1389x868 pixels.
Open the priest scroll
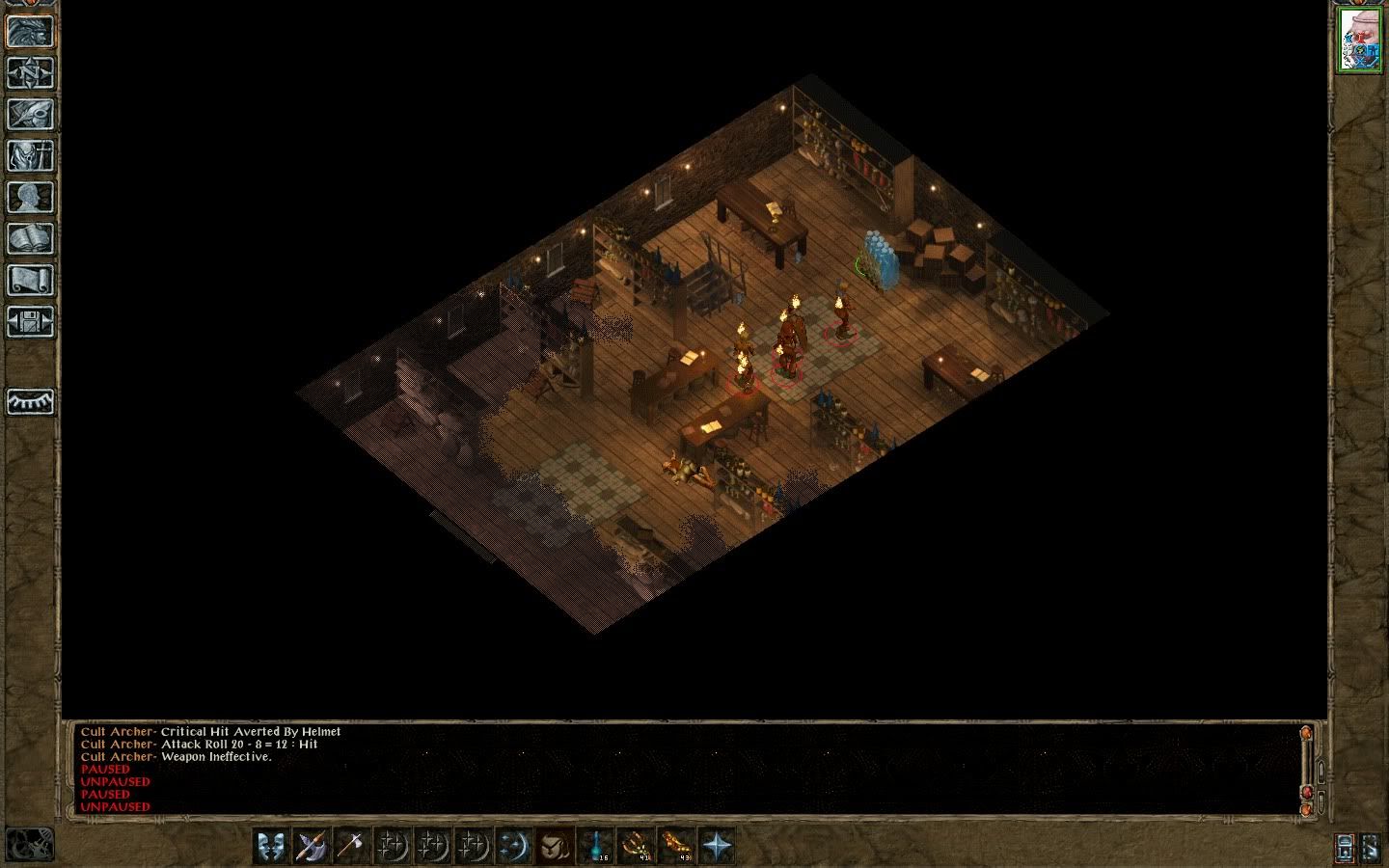pyautogui.click(x=31, y=280)
